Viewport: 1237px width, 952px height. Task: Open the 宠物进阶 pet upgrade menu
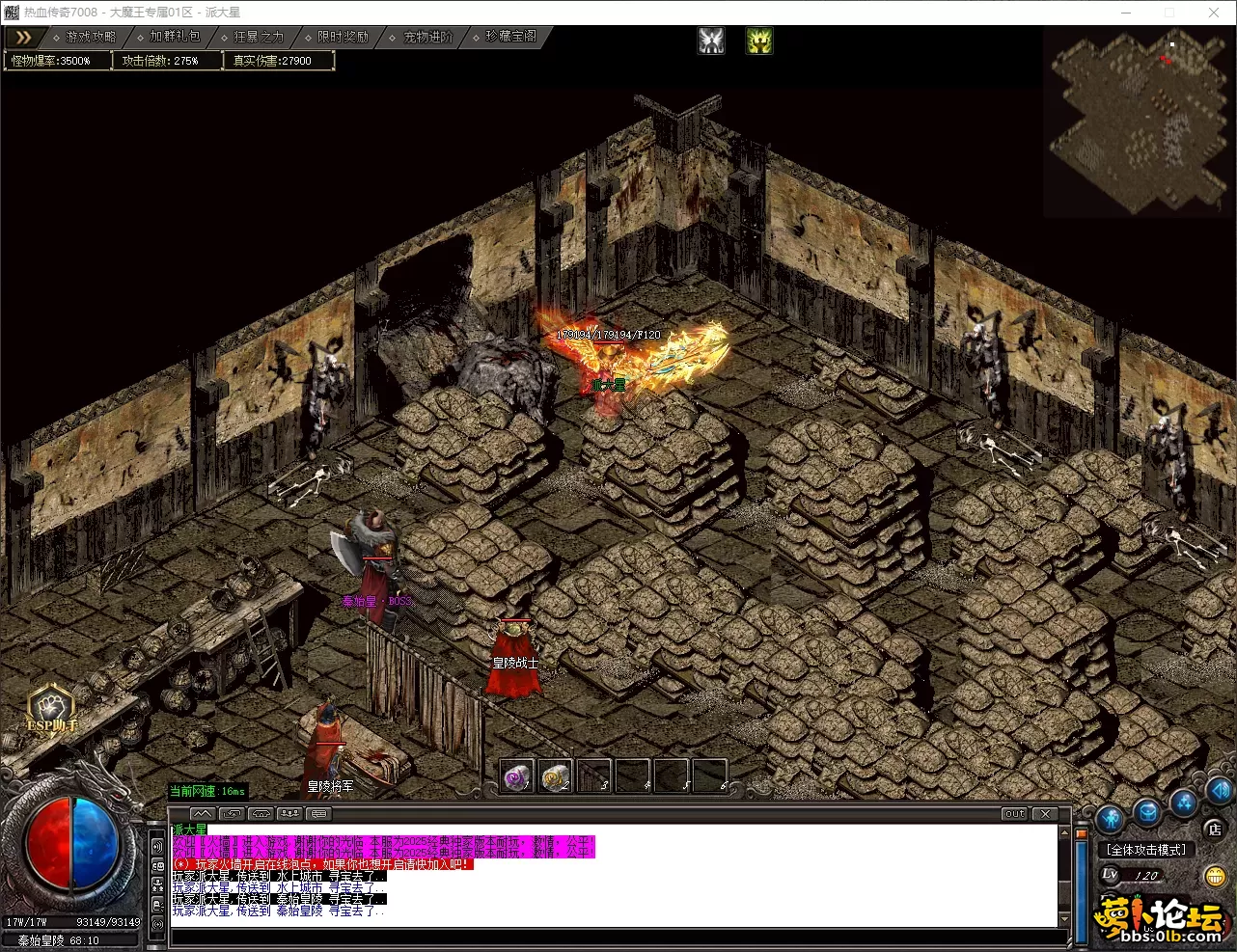click(x=426, y=37)
